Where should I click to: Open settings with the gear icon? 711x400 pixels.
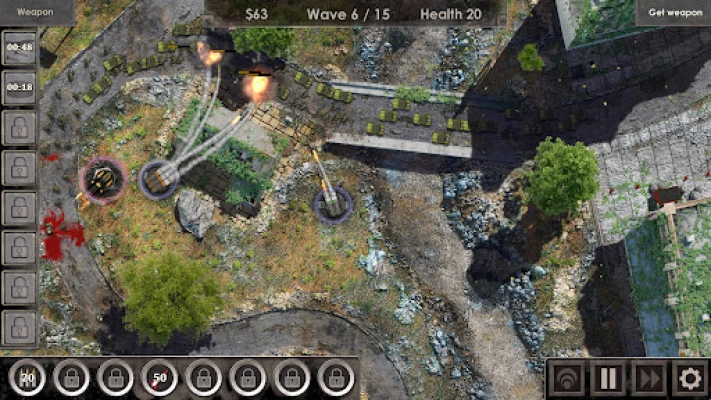pyautogui.click(x=689, y=379)
